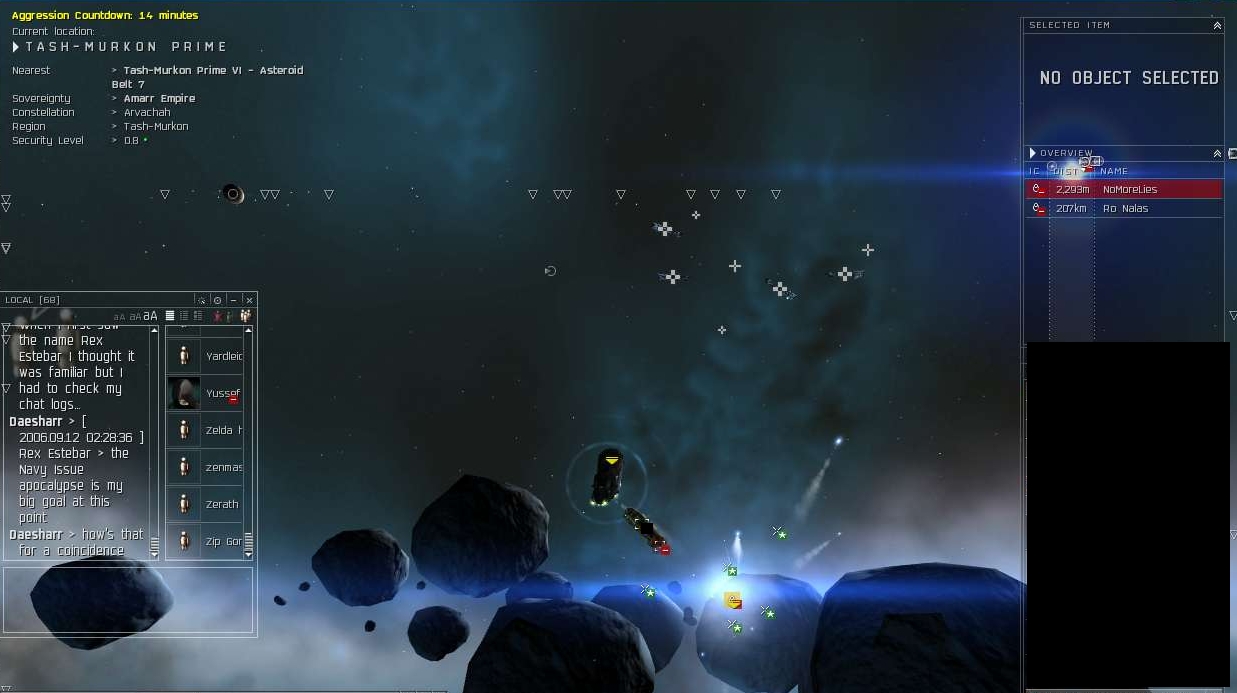
Task: Select Yussef in the Local member list
Action: tap(222, 393)
